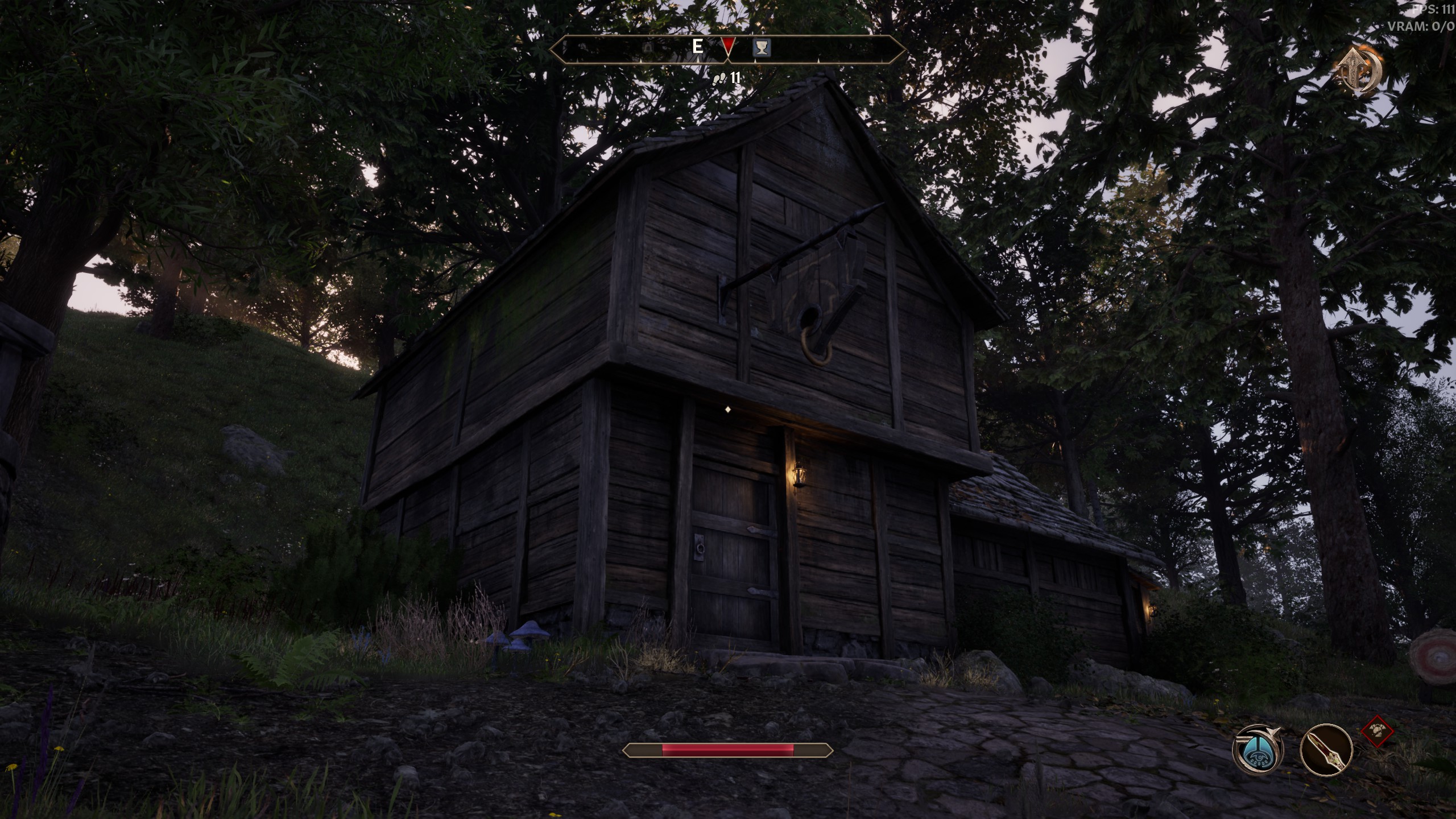Click the red quest pointer on compass
Image resolution: width=1456 pixels, height=819 pixels.
pos(728,46)
